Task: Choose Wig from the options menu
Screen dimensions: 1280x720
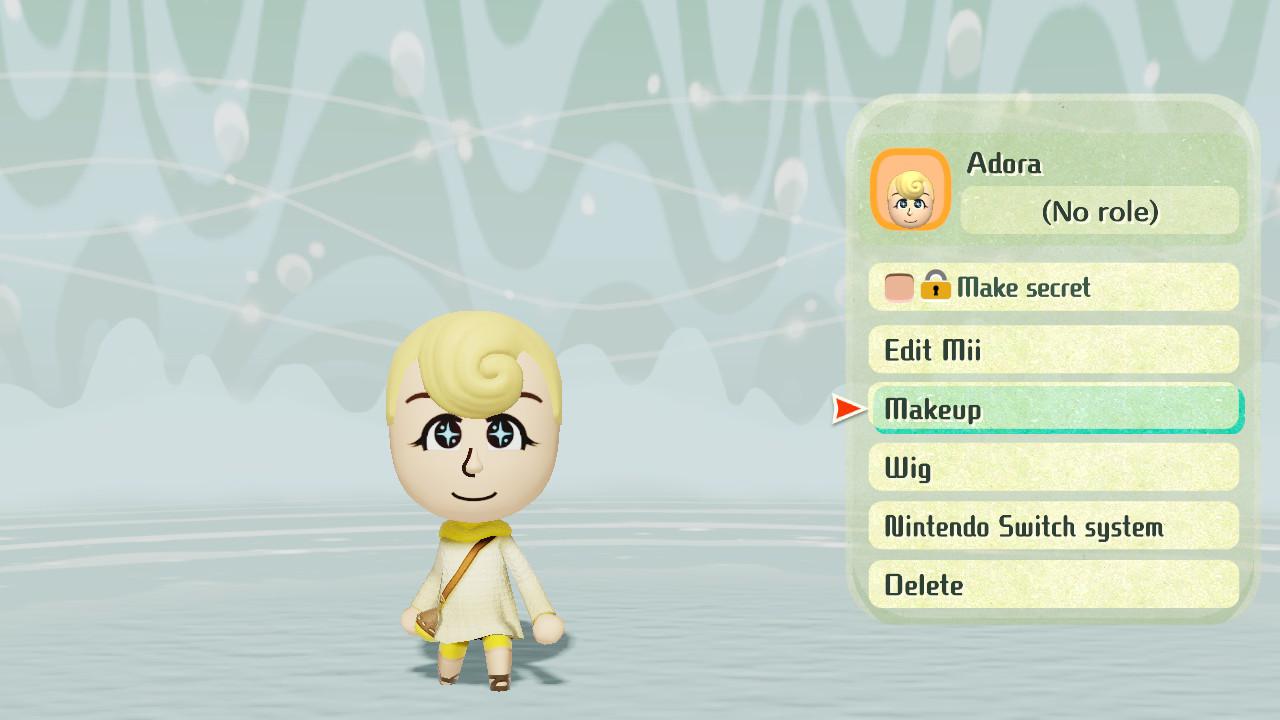Action: point(1054,468)
